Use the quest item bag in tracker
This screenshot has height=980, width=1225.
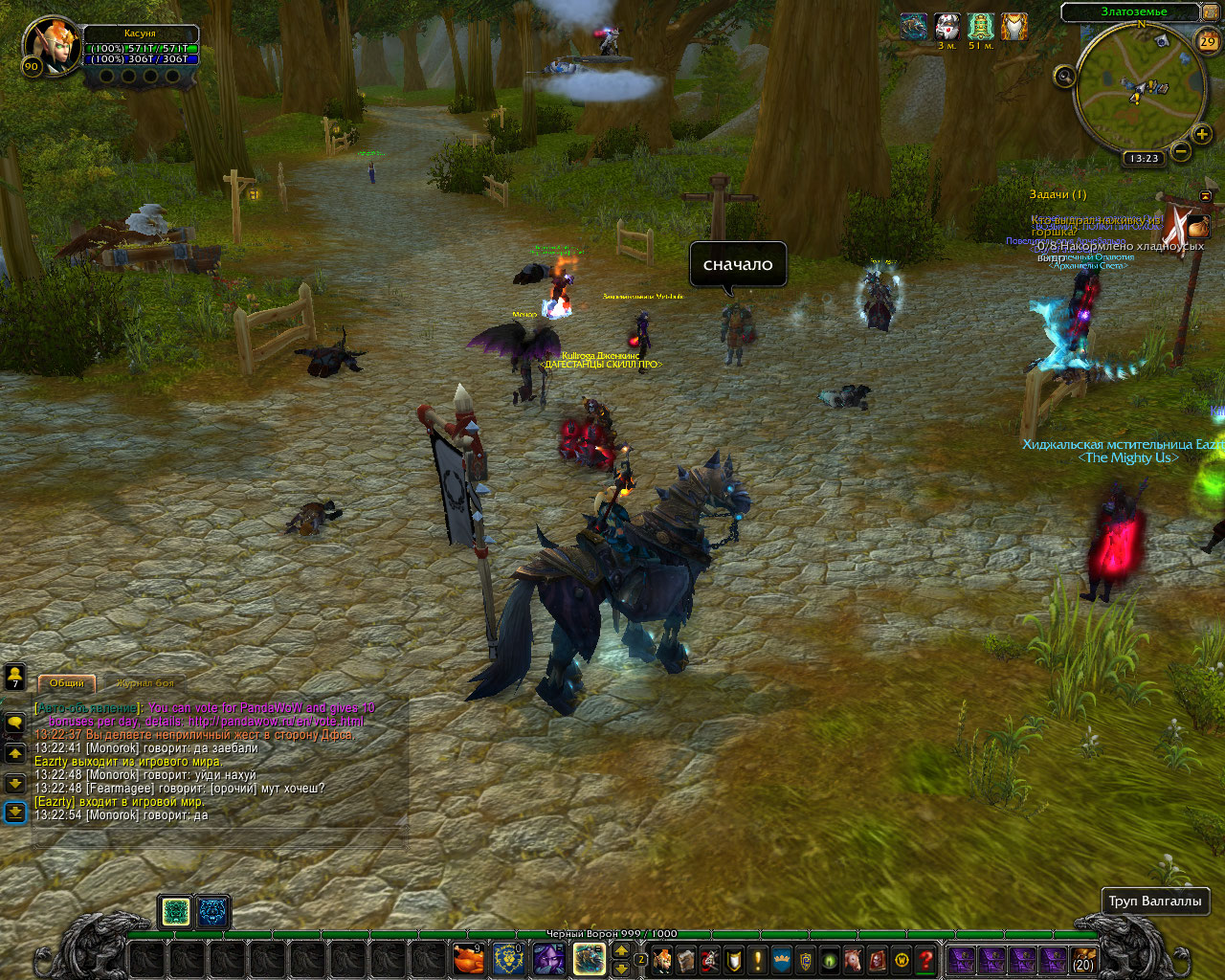pos(1197,226)
